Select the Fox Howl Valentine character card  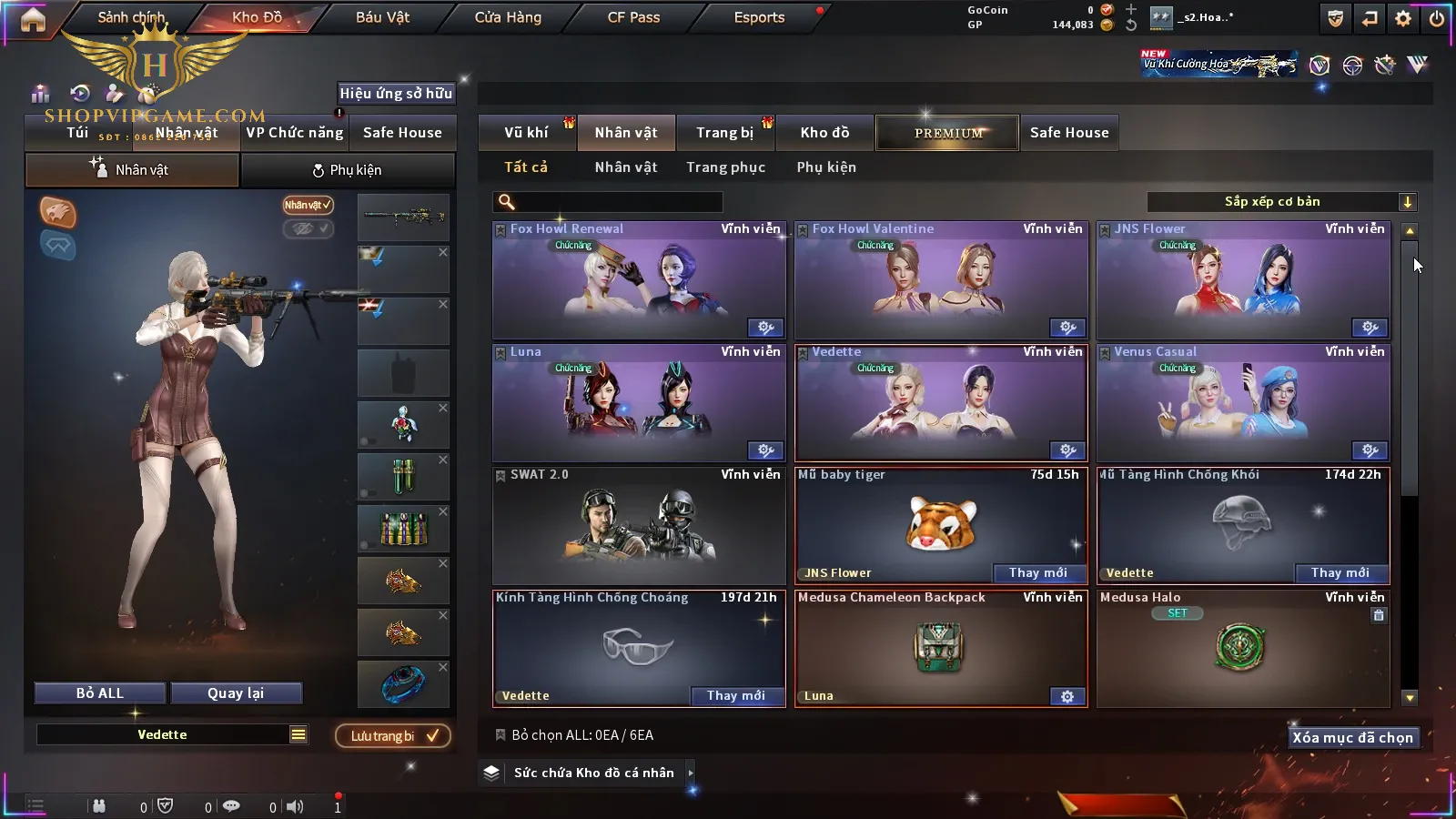(x=941, y=280)
